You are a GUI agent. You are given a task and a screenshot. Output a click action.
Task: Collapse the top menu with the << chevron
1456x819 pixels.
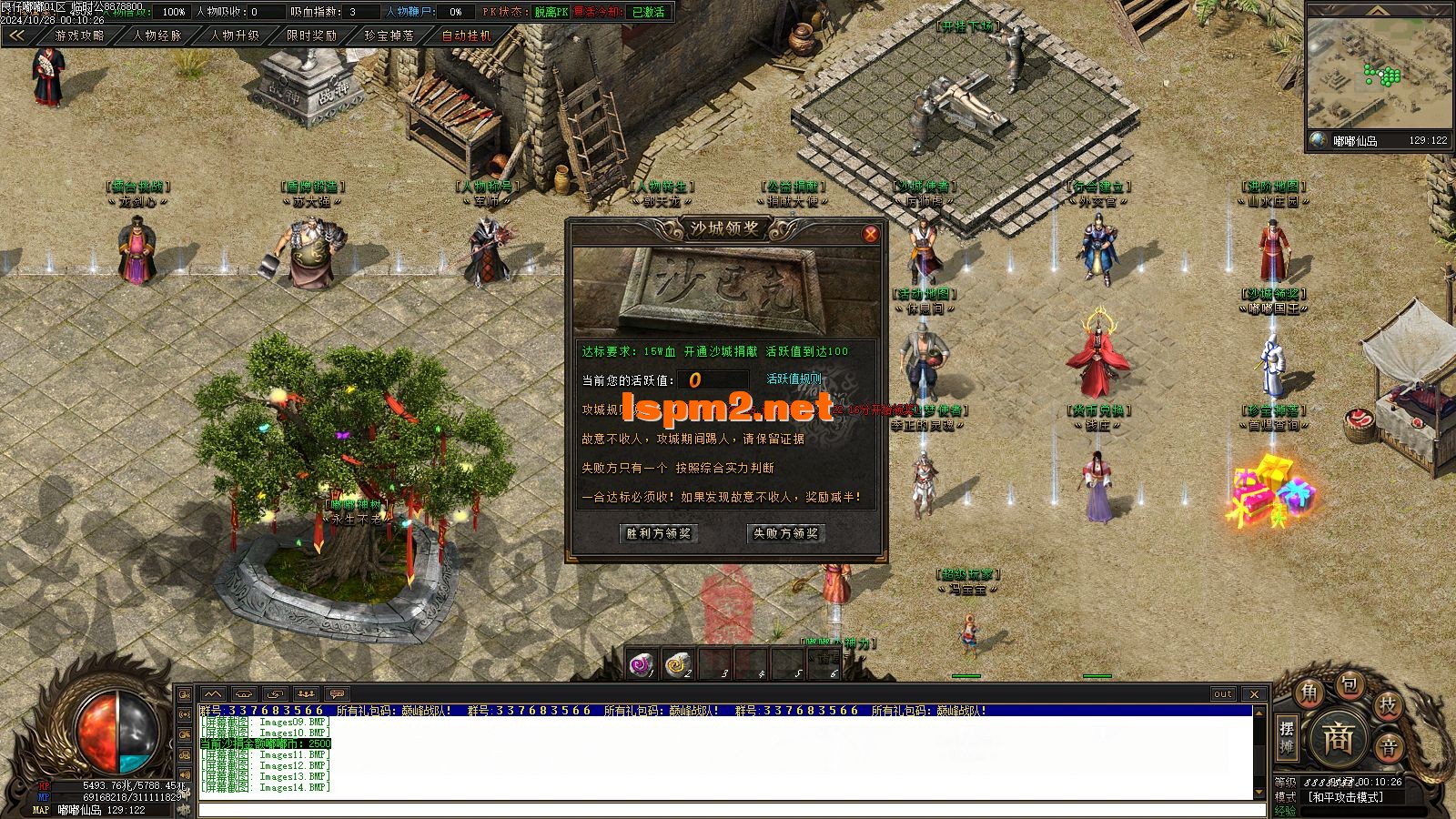(x=16, y=36)
